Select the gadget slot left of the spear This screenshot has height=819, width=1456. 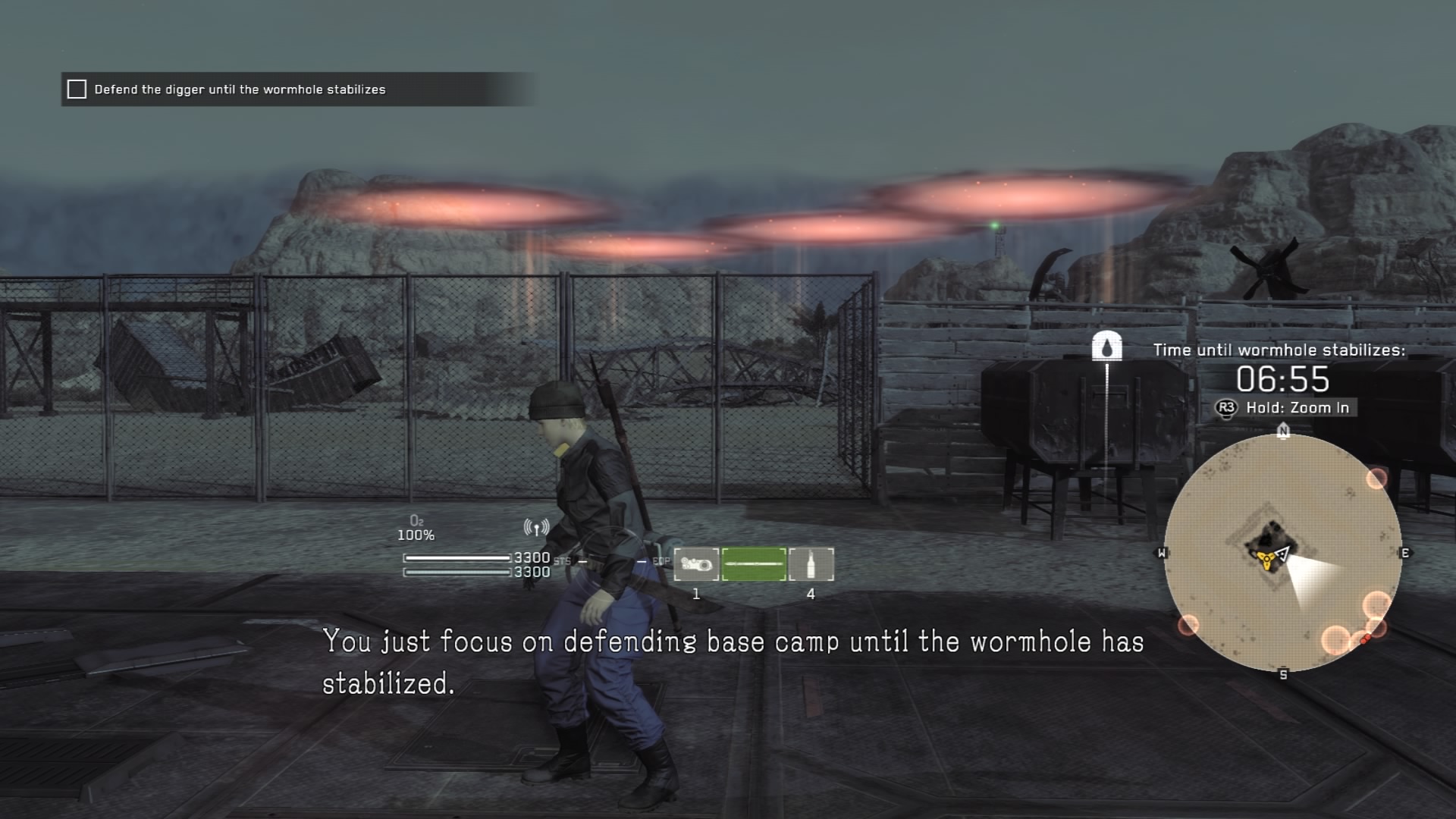coord(696,564)
